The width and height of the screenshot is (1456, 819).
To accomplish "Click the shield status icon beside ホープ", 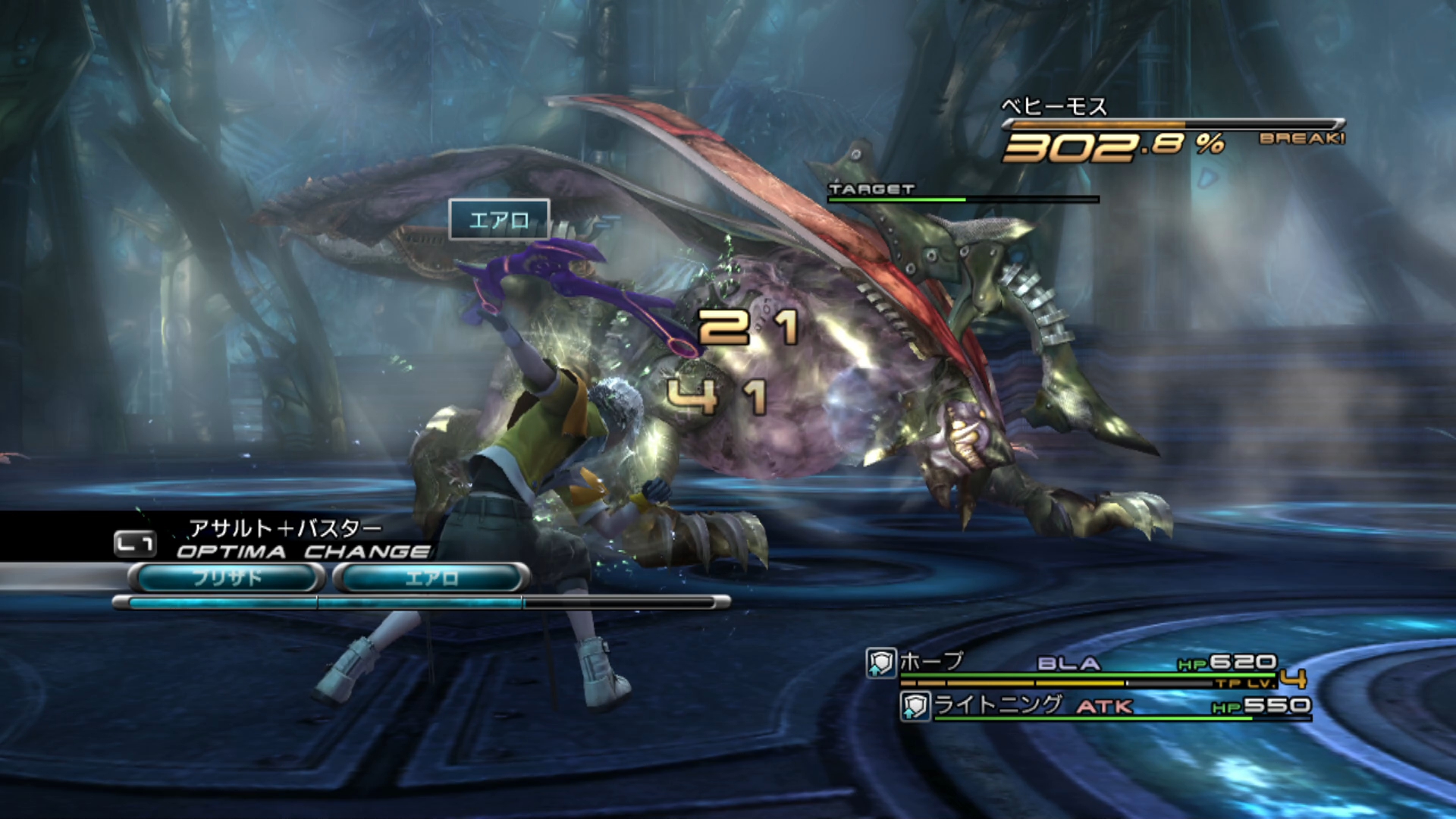I will tap(881, 663).
